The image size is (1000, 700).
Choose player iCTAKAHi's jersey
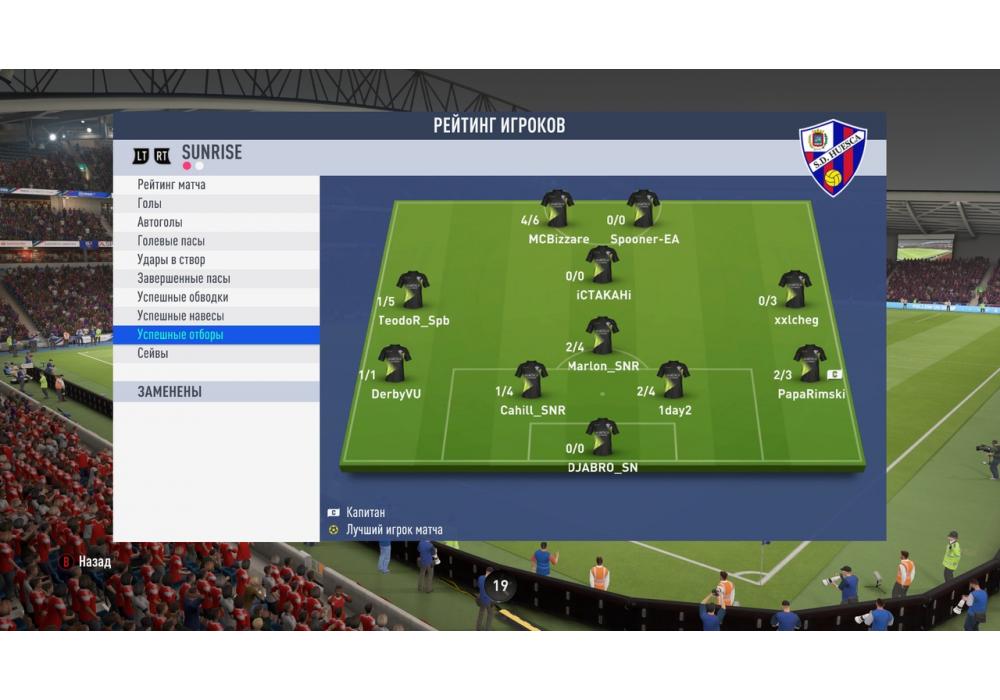click(602, 264)
